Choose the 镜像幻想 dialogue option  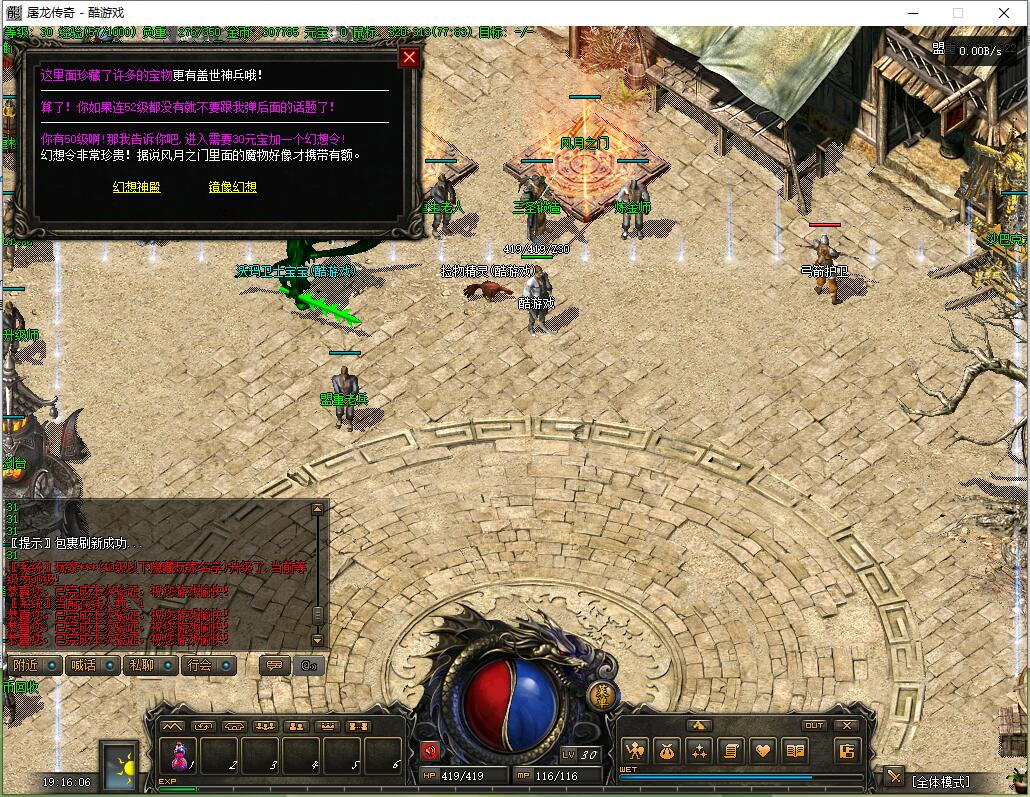pyautogui.click(x=232, y=187)
